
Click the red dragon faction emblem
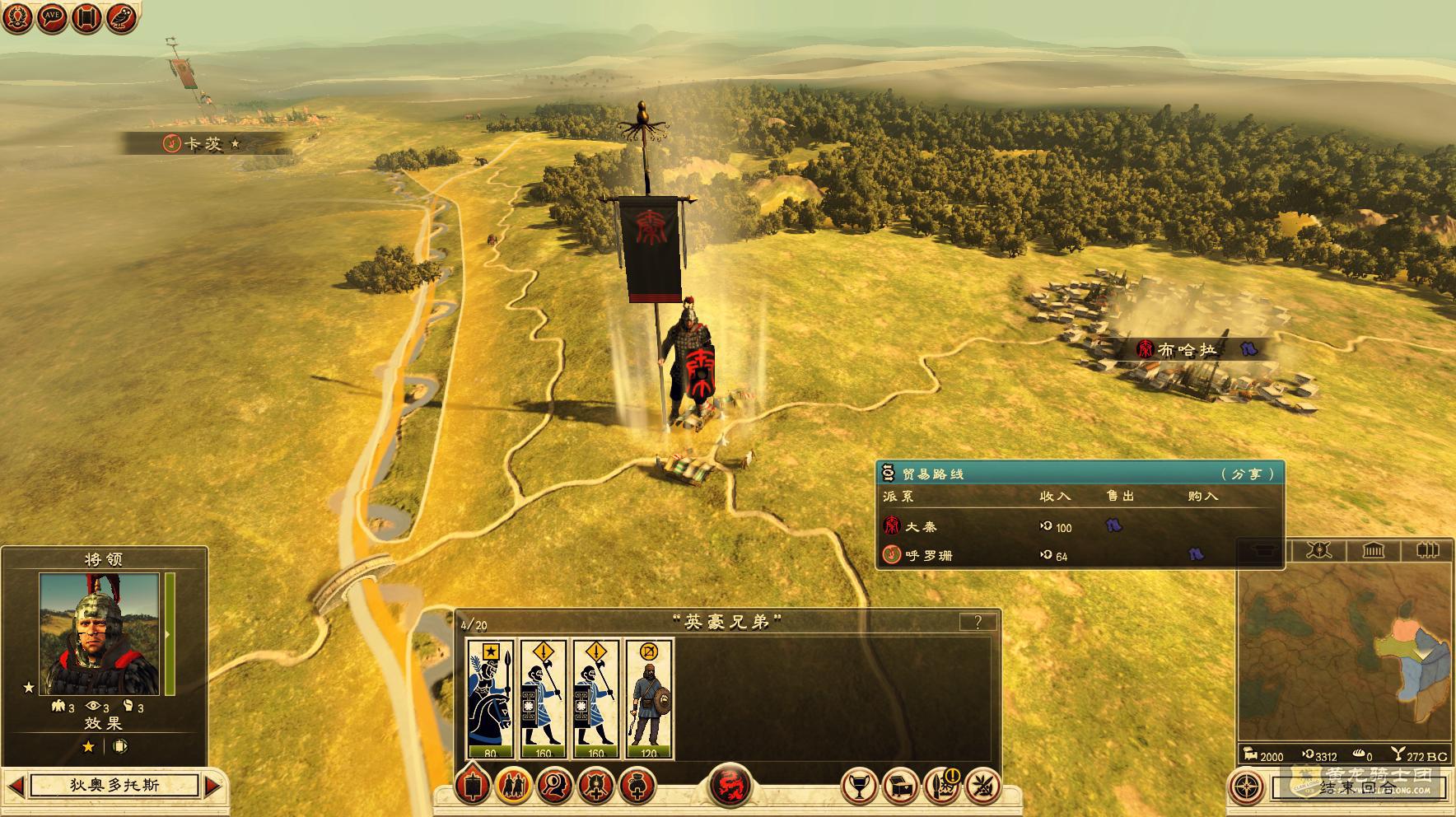pos(730,786)
